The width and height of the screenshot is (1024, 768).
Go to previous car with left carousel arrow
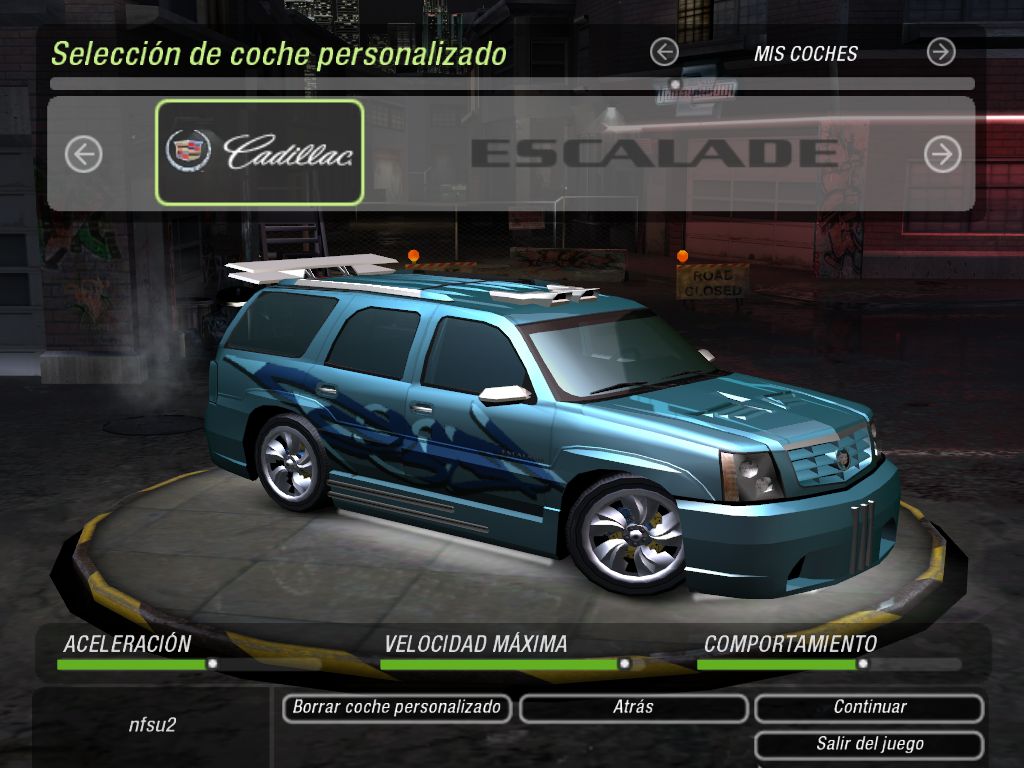tap(84, 154)
